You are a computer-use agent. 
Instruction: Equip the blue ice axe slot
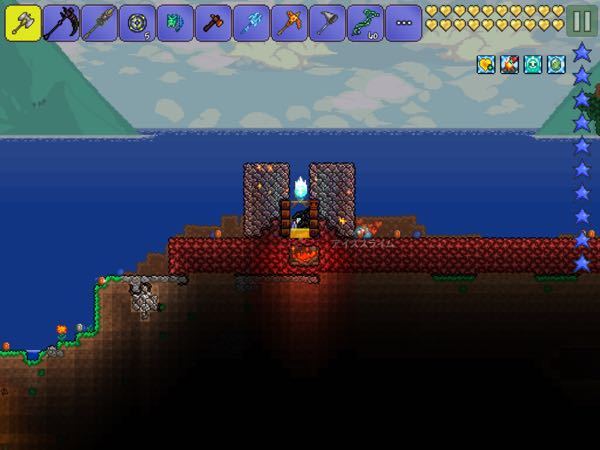[x=251, y=22]
